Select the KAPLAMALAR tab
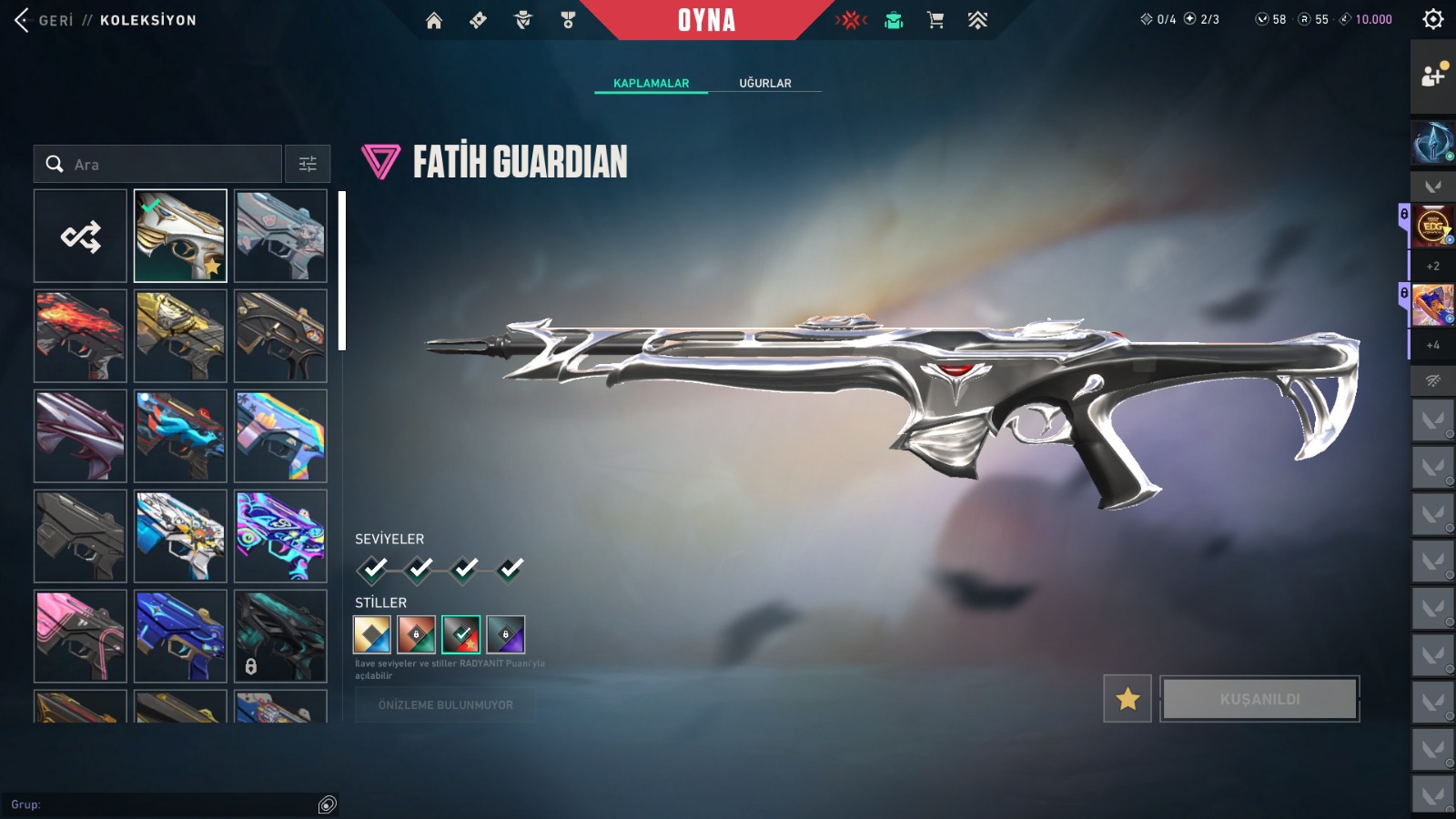The width and height of the screenshot is (1456, 819). click(651, 83)
